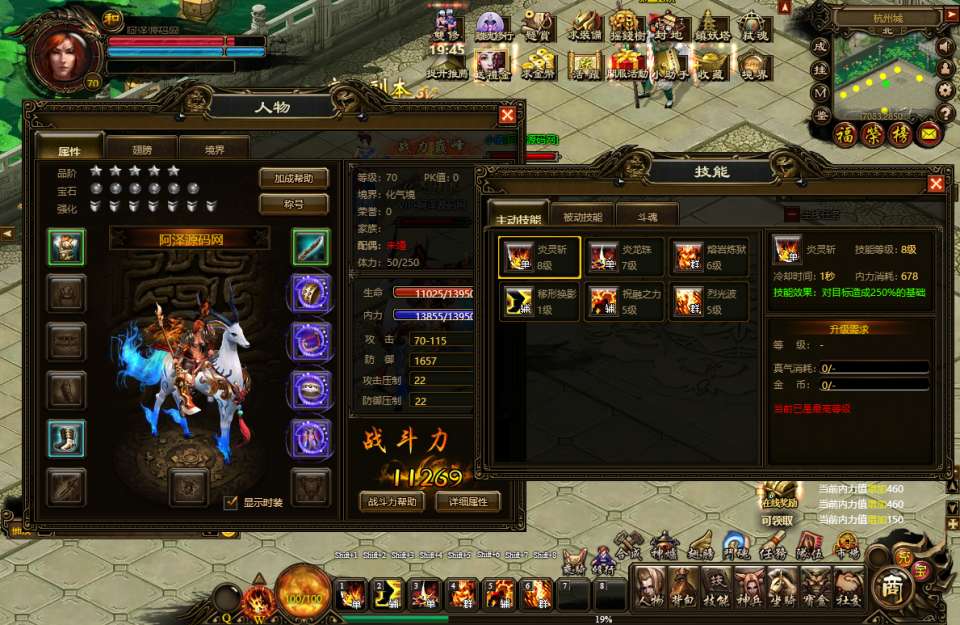Choose the 移形换影 skill entry
The height and width of the screenshot is (625, 960).
[x=540, y=301]
